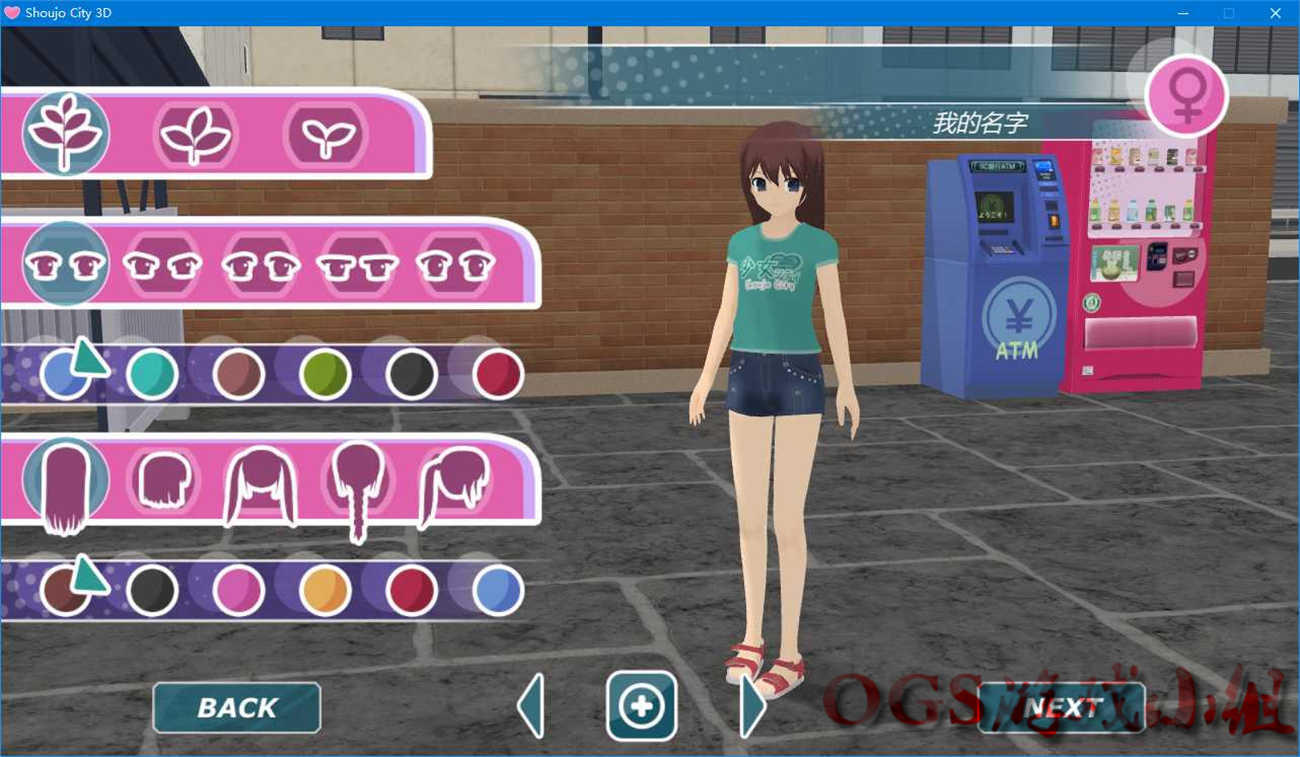Proceed with the NEXT button
Screen dimensions: 1300x757
pos(1061,708)
